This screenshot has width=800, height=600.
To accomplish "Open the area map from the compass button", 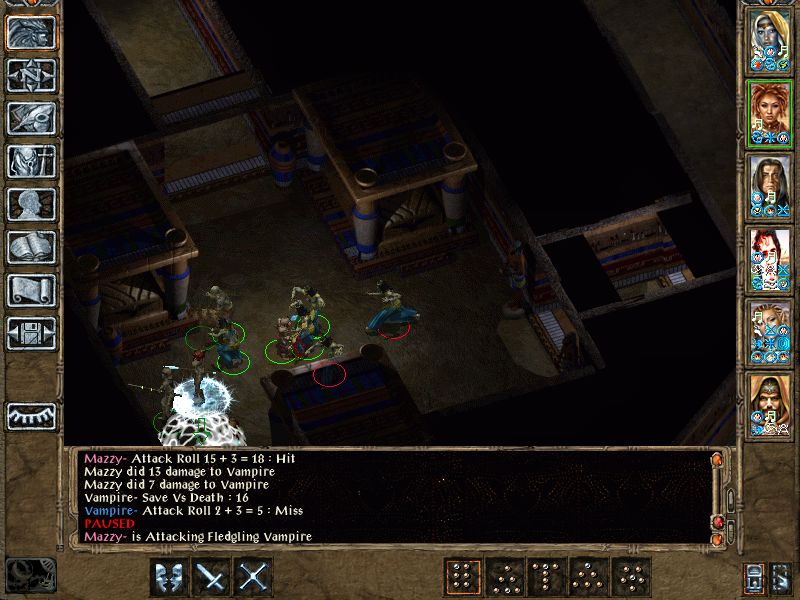I will click(31, 75).
